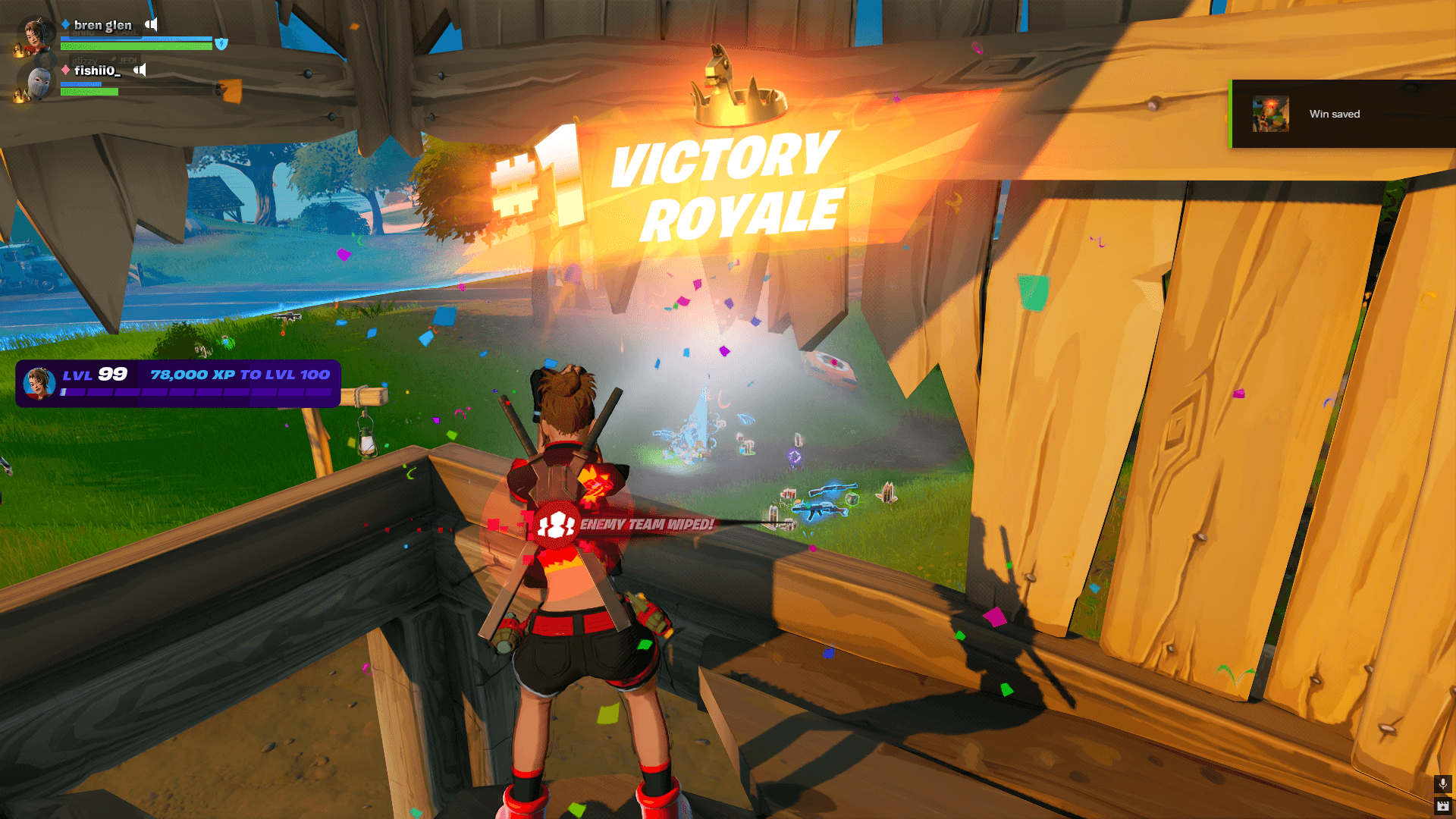Select the blue shield icon beside bren glen's bars
1456x819 pixels.
pyautogui.click(x=221, y=45)
